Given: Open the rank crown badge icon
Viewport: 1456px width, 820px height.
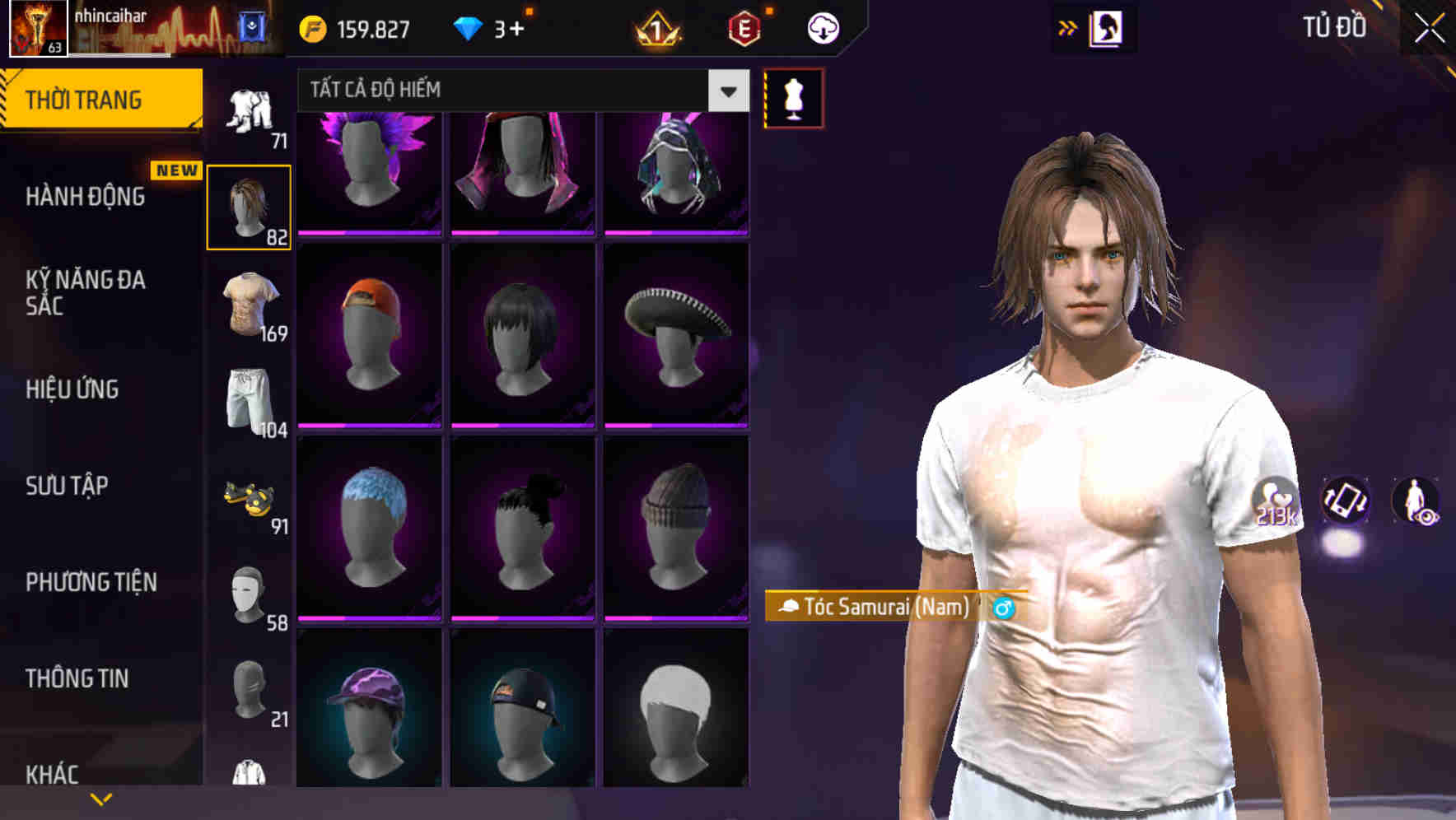Looking at the screenshot, I should (655, 27).
